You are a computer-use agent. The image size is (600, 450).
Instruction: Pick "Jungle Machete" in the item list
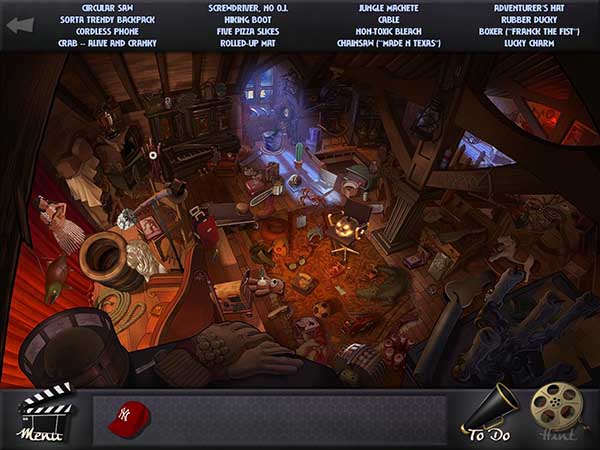click(388, 8)
